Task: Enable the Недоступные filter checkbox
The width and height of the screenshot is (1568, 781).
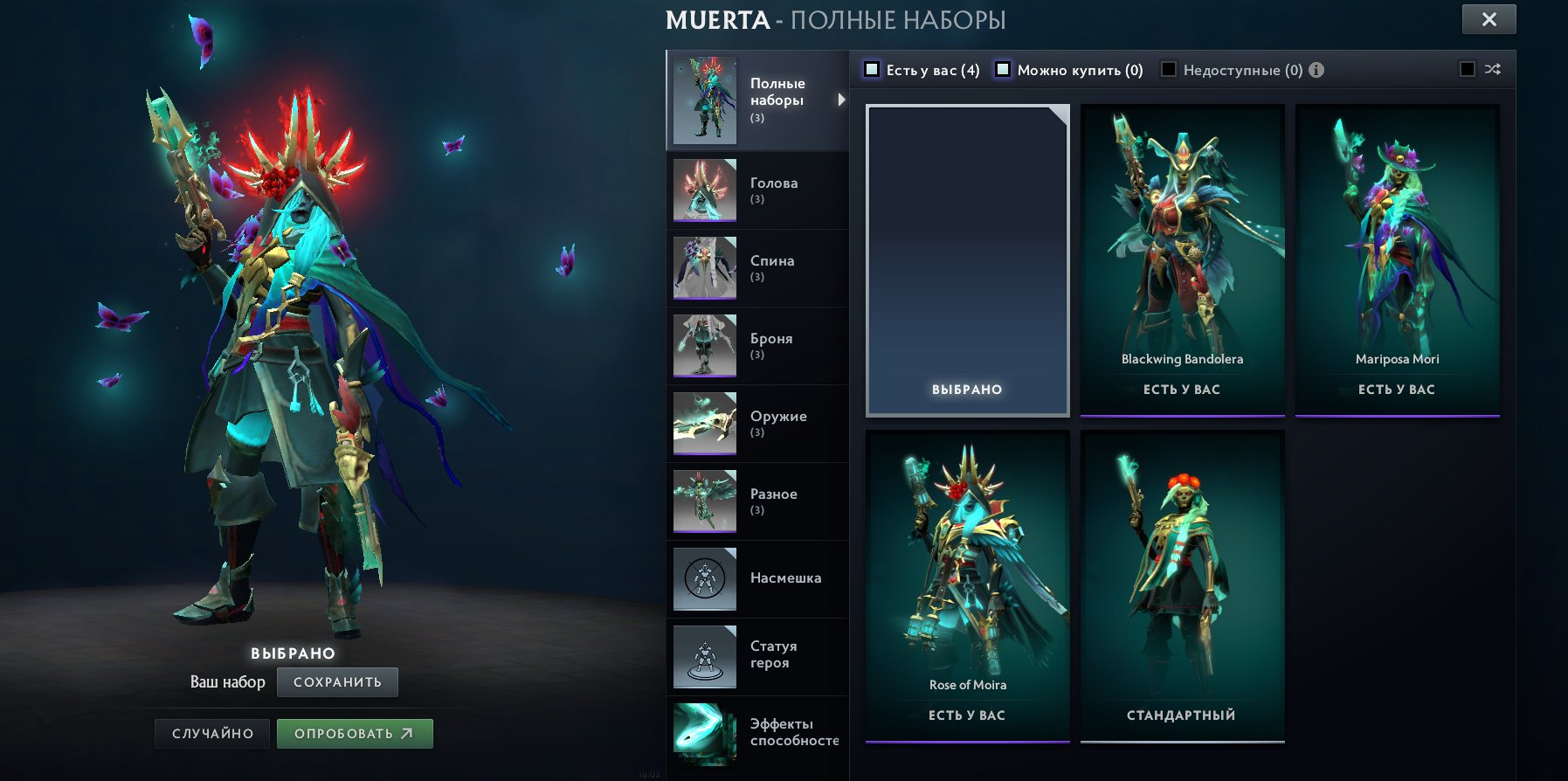Action: (1168, 70)
